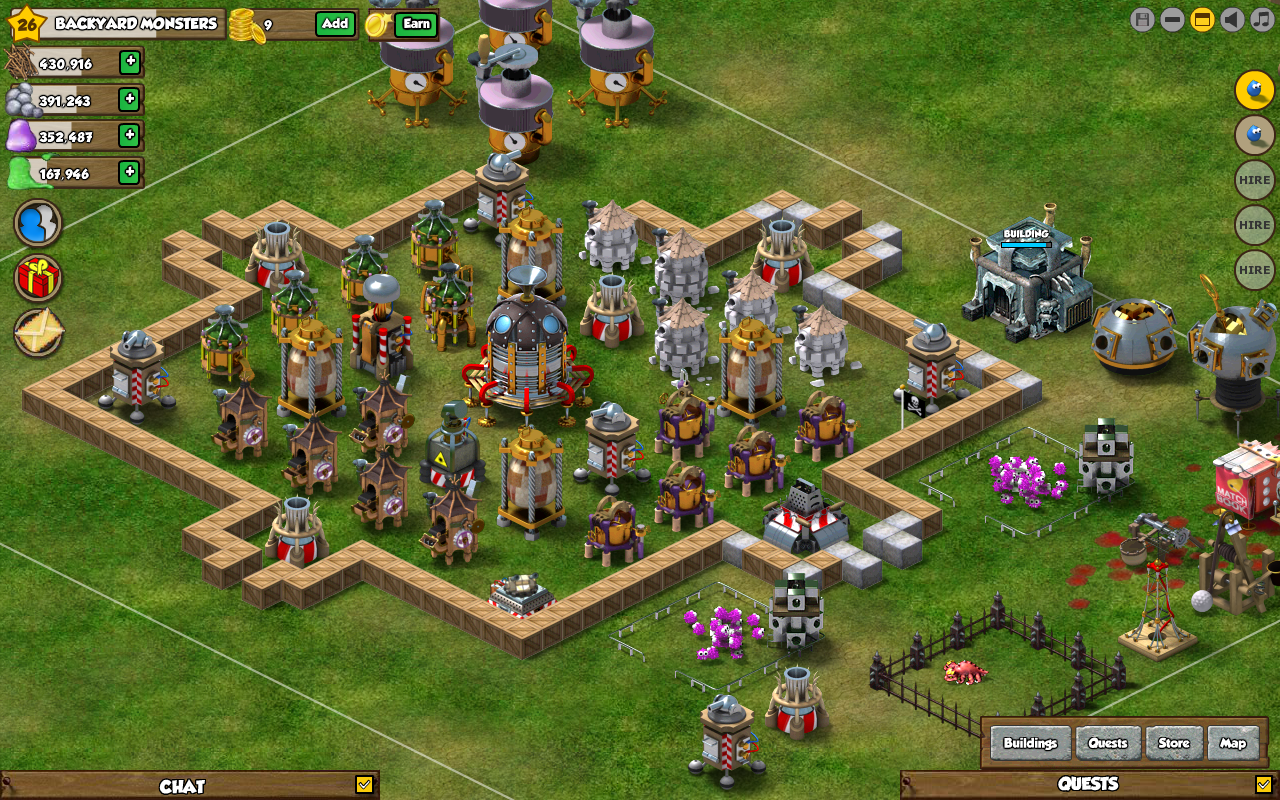Add green goo using the plus button

point(129,172)
